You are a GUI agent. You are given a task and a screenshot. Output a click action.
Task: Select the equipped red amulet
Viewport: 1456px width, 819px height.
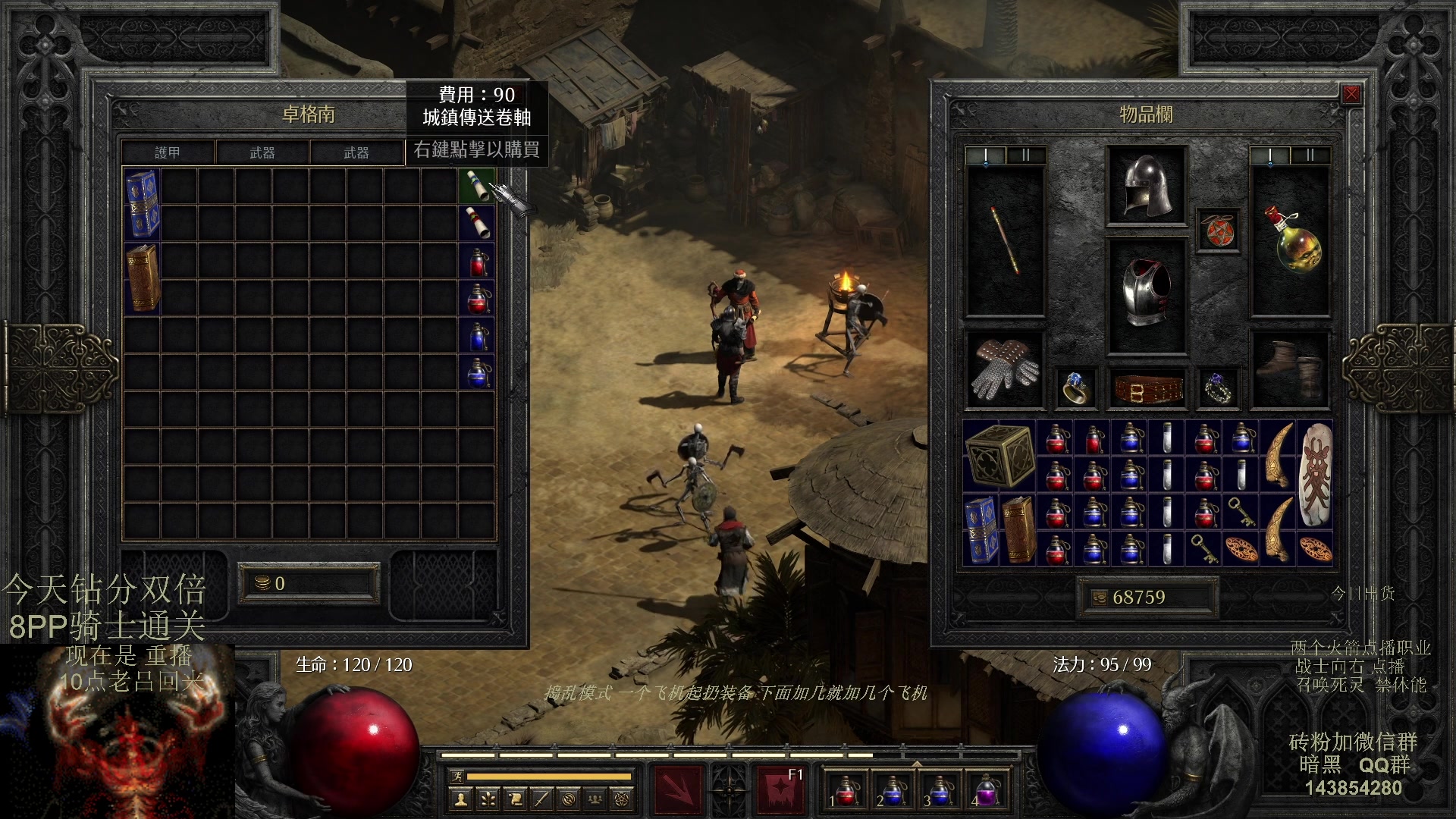pyautogui.click(x=1218, y=231)
